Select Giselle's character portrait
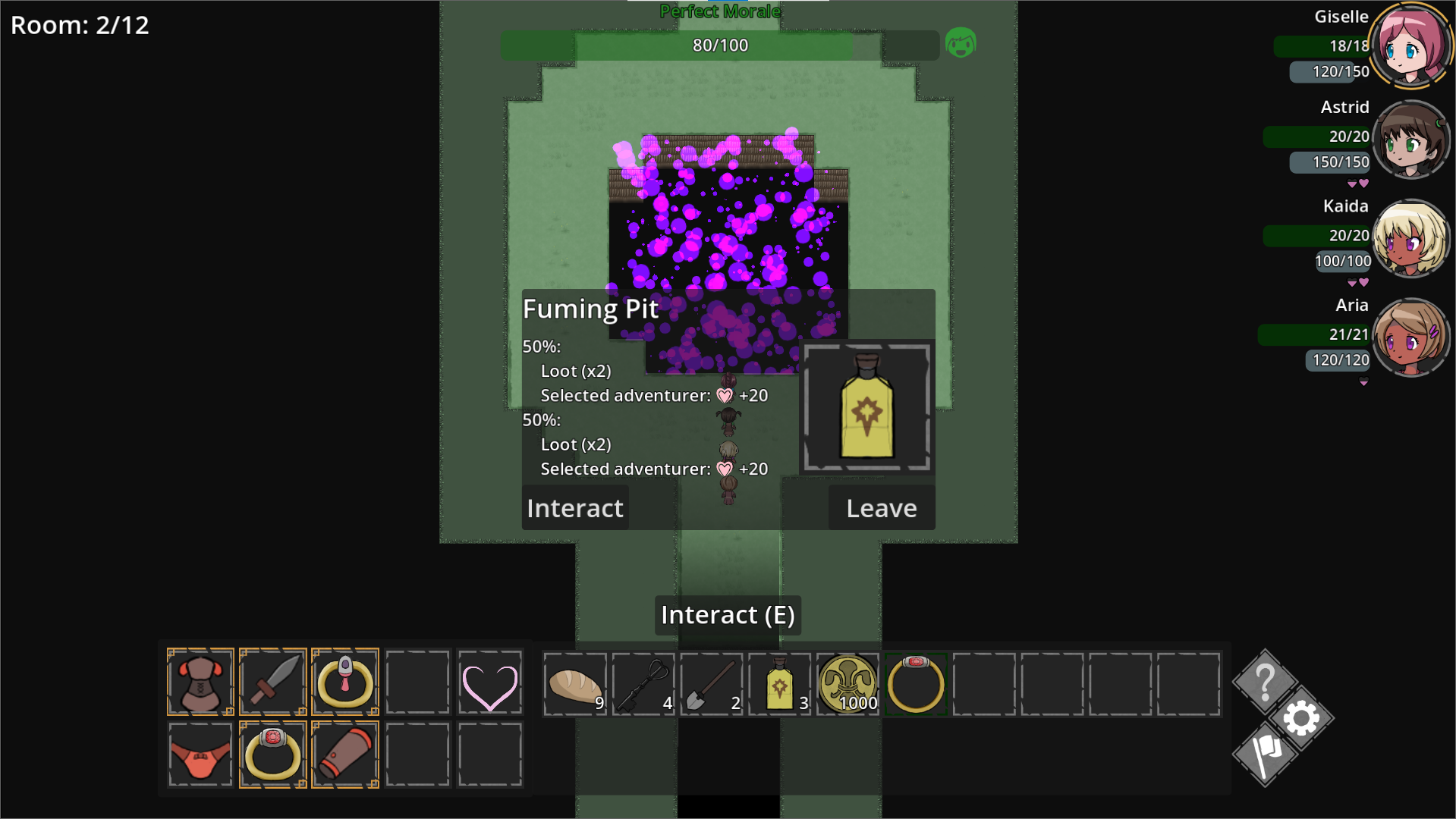This screenshot has height=819, width=1456. (x=1411, y=45)
